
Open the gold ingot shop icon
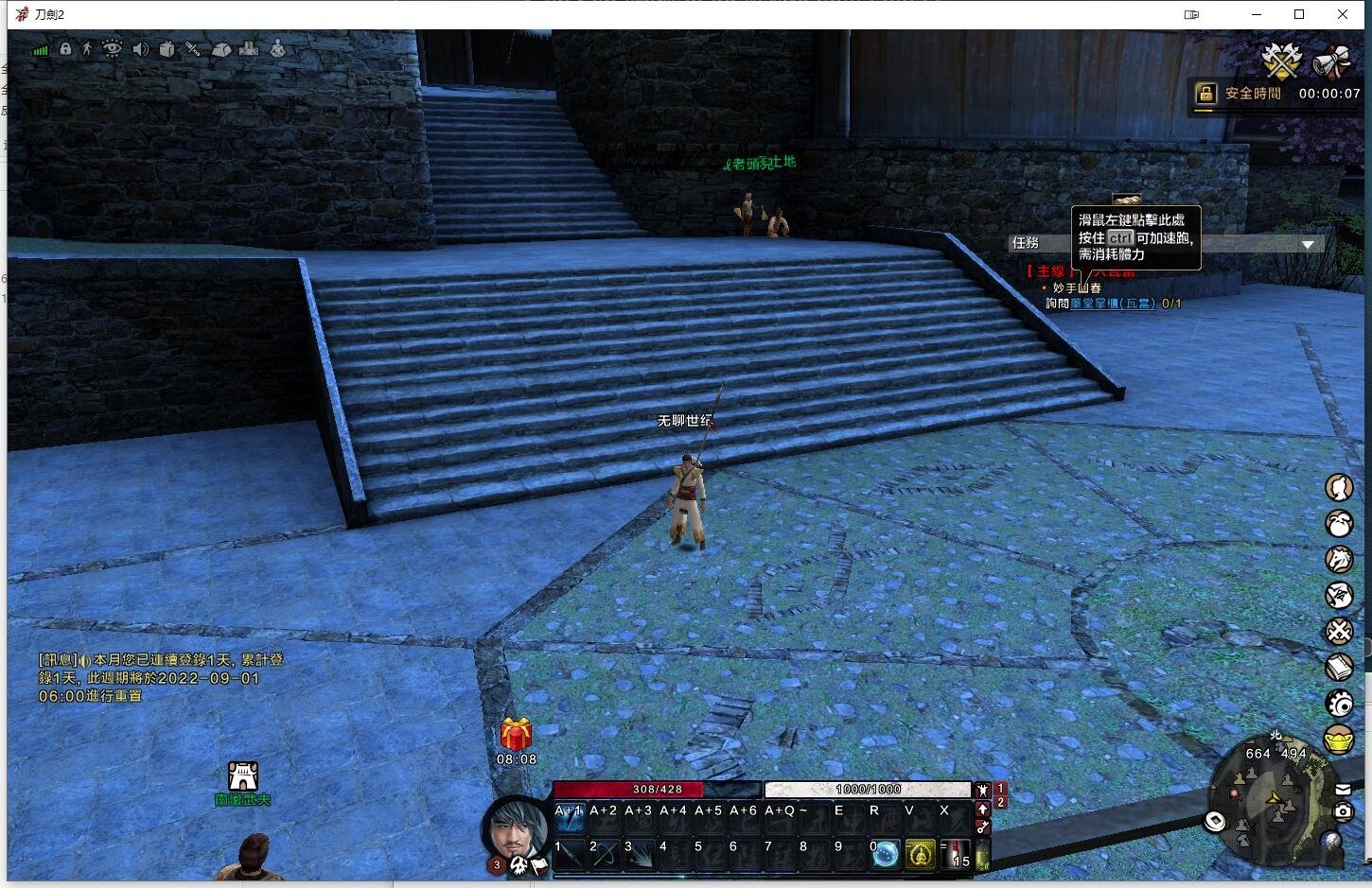1339,740
